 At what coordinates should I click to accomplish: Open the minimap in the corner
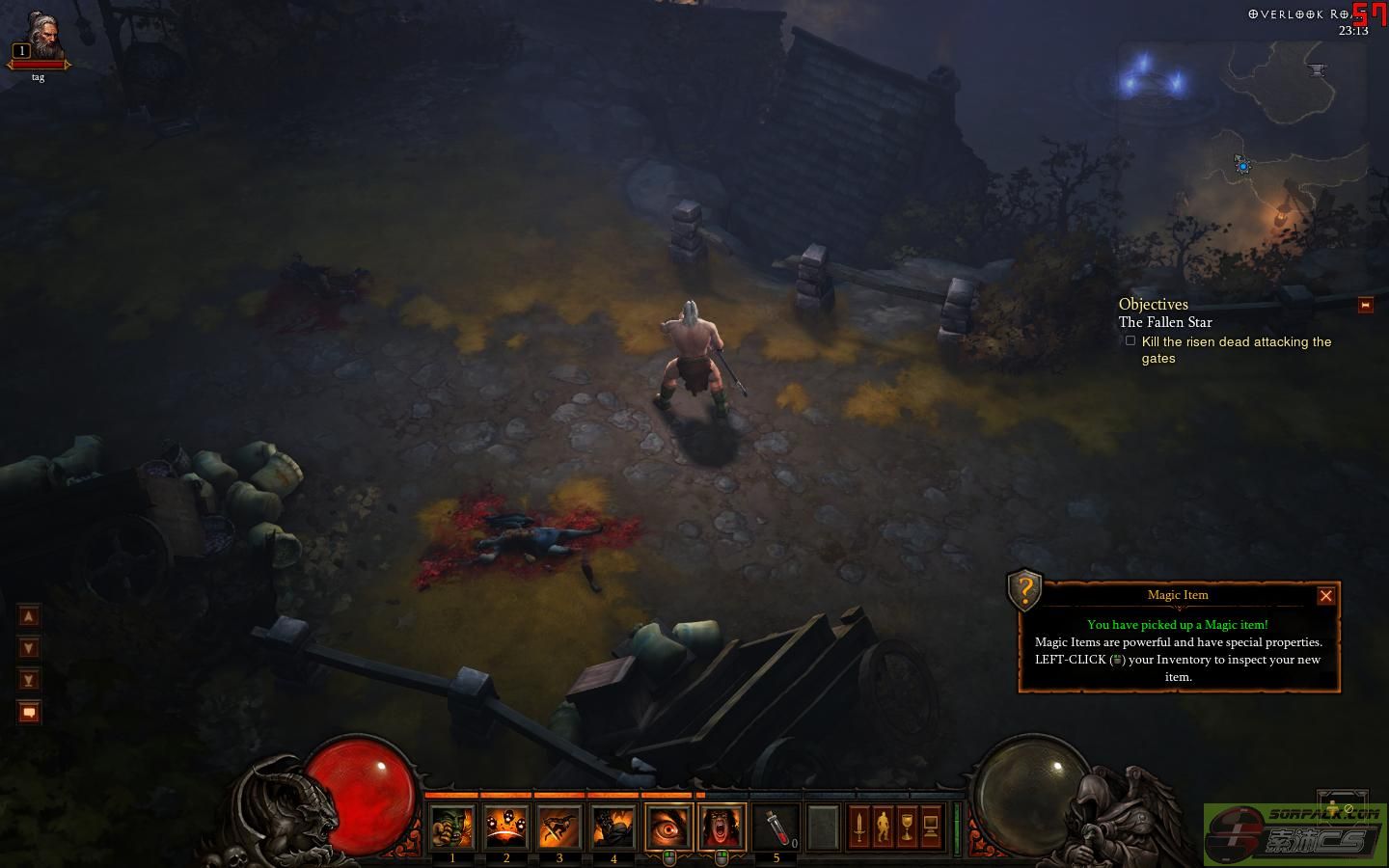(x=1244, y=116)
